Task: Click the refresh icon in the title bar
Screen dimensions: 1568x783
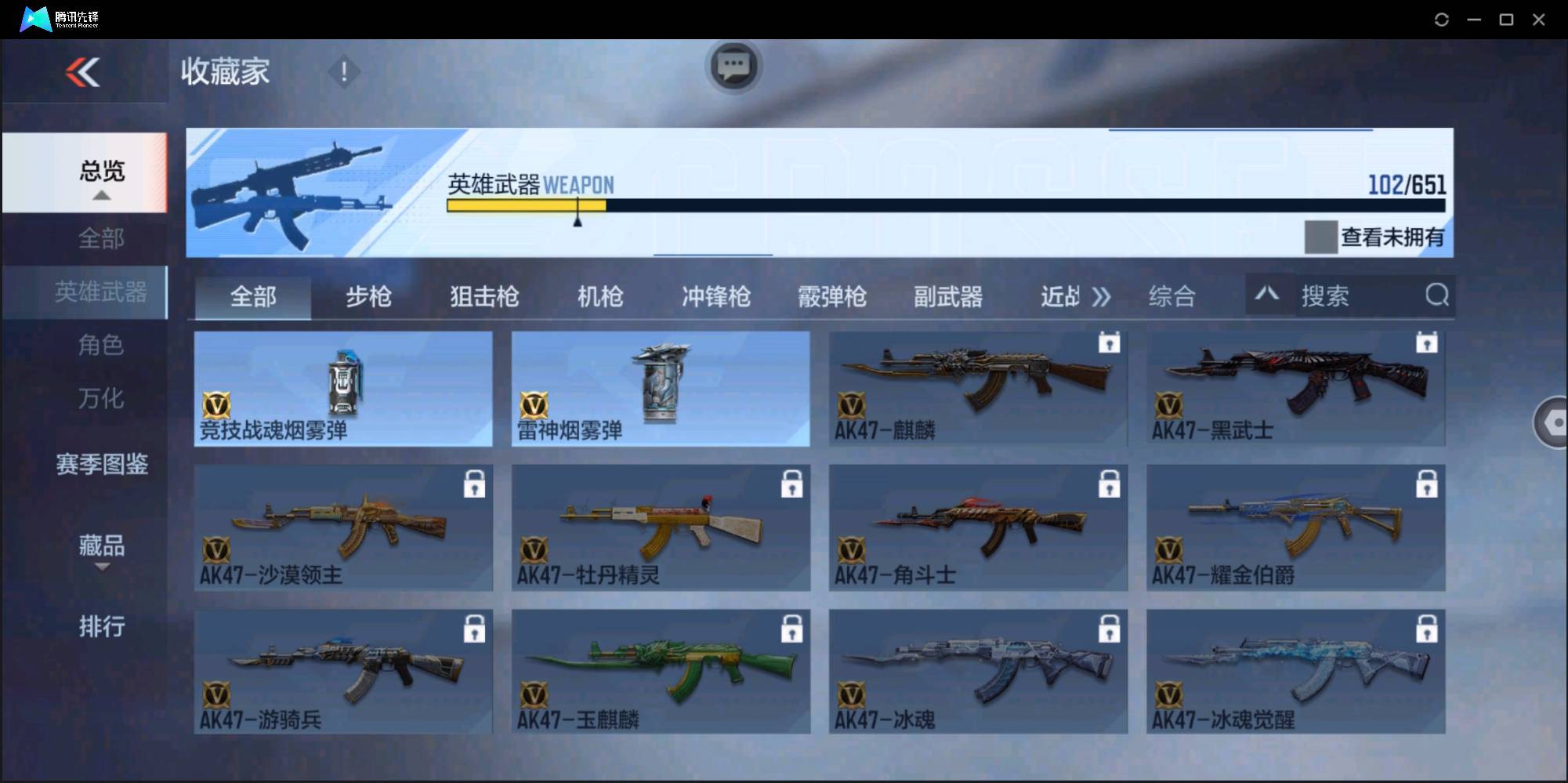Action: [x=1441, y=19]
